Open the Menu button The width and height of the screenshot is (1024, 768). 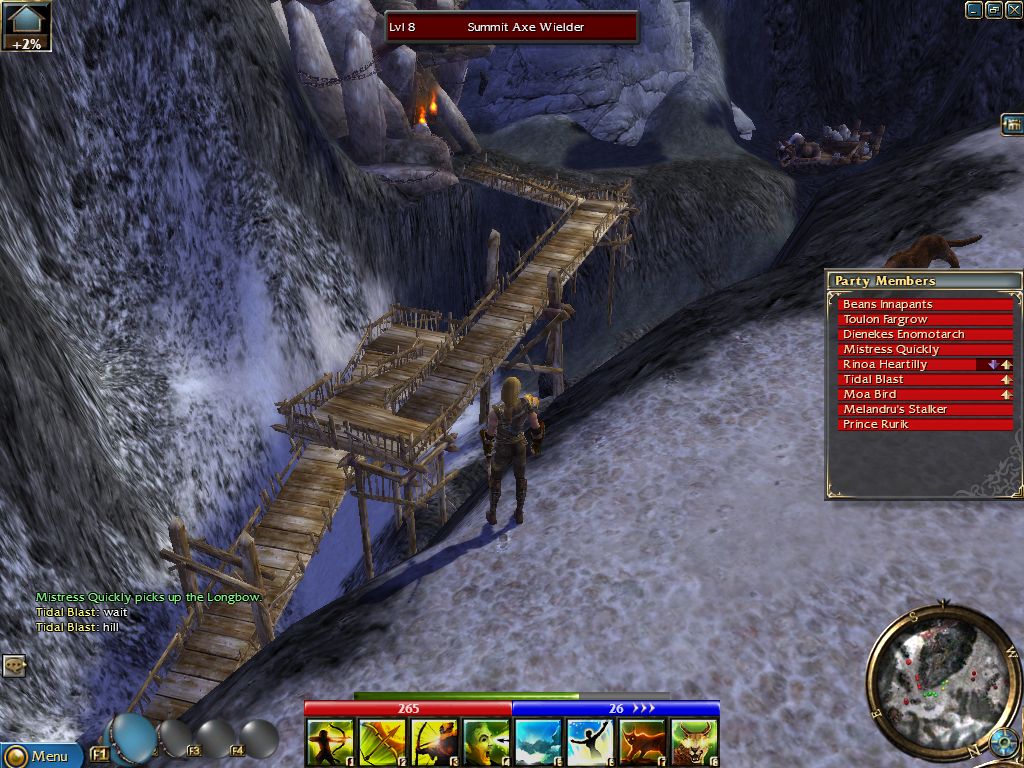(40, 756)
